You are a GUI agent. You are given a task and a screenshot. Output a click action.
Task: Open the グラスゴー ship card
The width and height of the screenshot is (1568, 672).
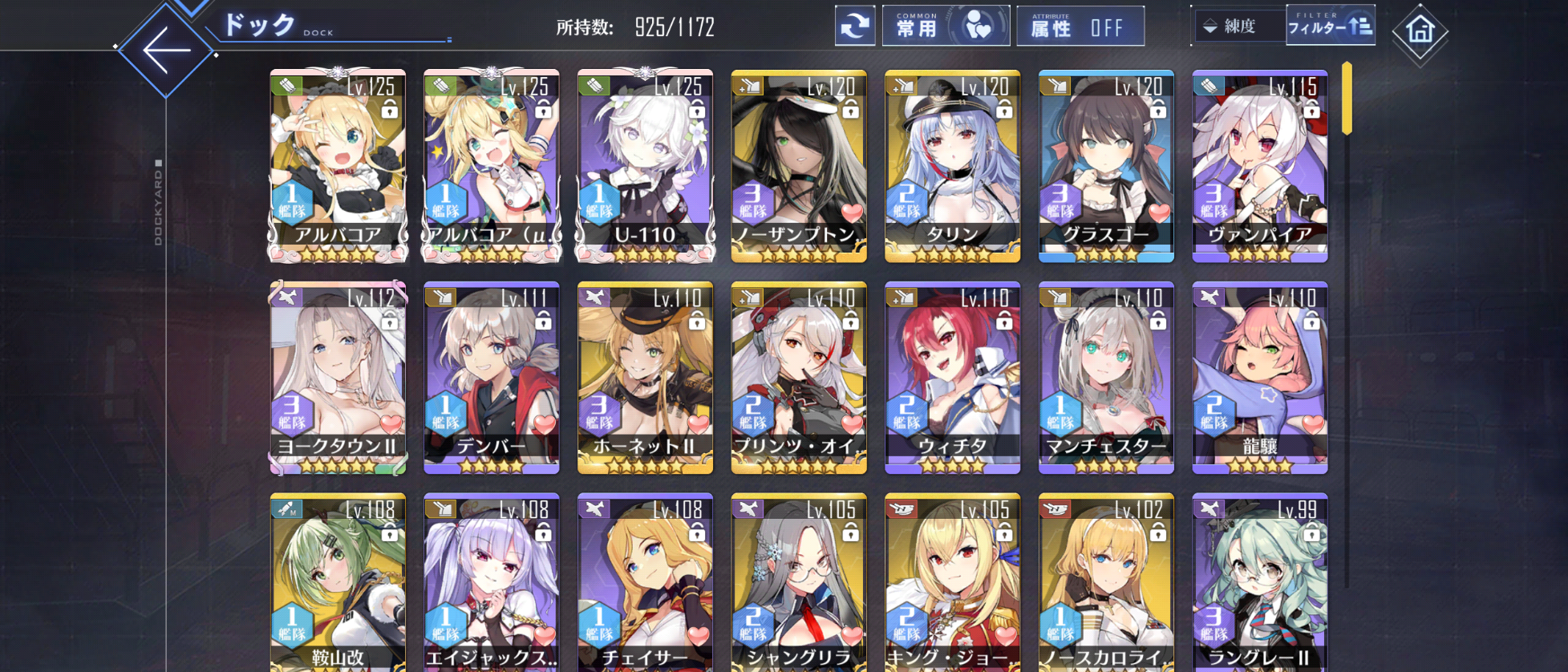(x=1106, y=166)
